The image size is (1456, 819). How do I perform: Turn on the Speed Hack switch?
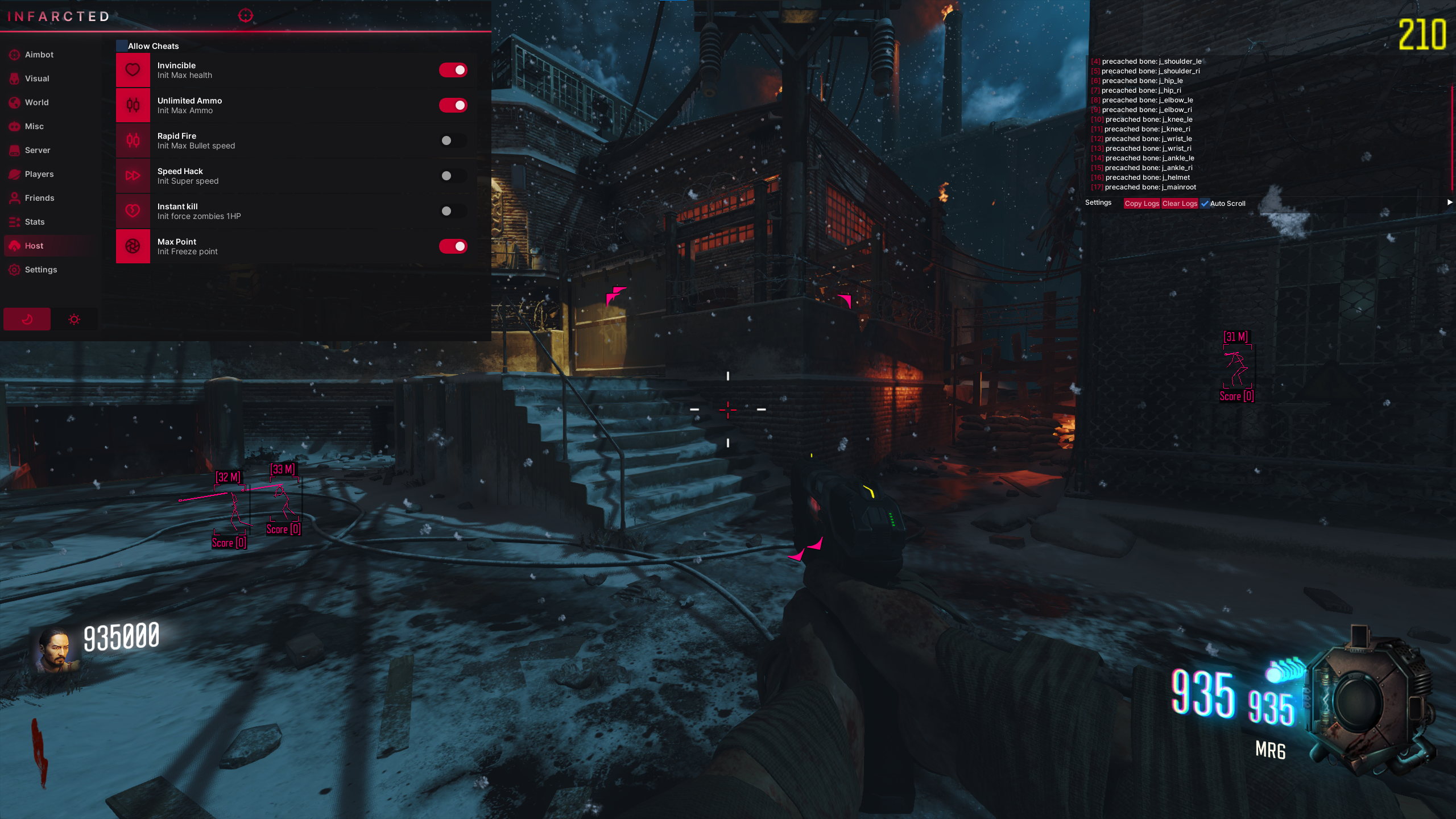click(453, 176)
